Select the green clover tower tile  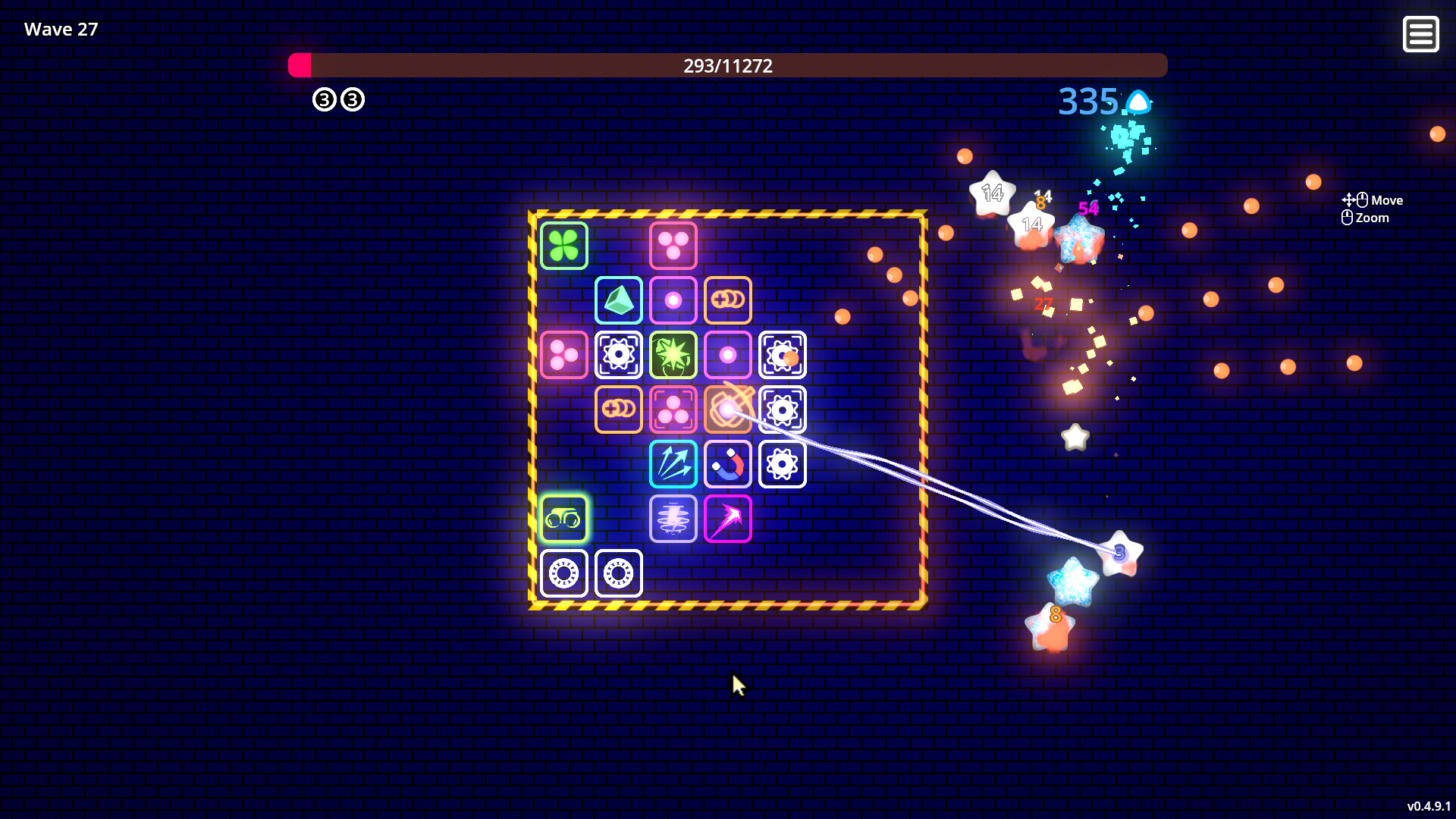tap(563, 245)
